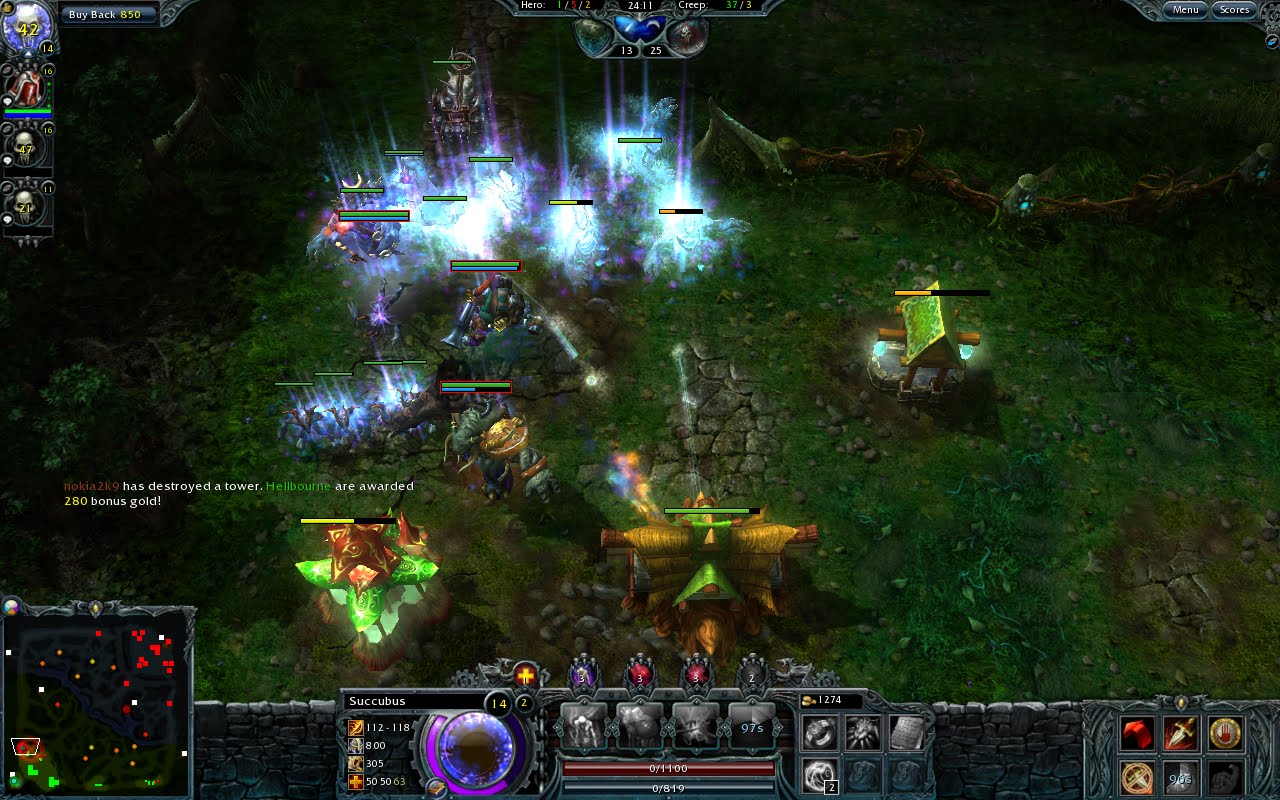This screenshot has height=800, width=1280.
Task: Select the top ally hero portrait
Action: [27, 90]
